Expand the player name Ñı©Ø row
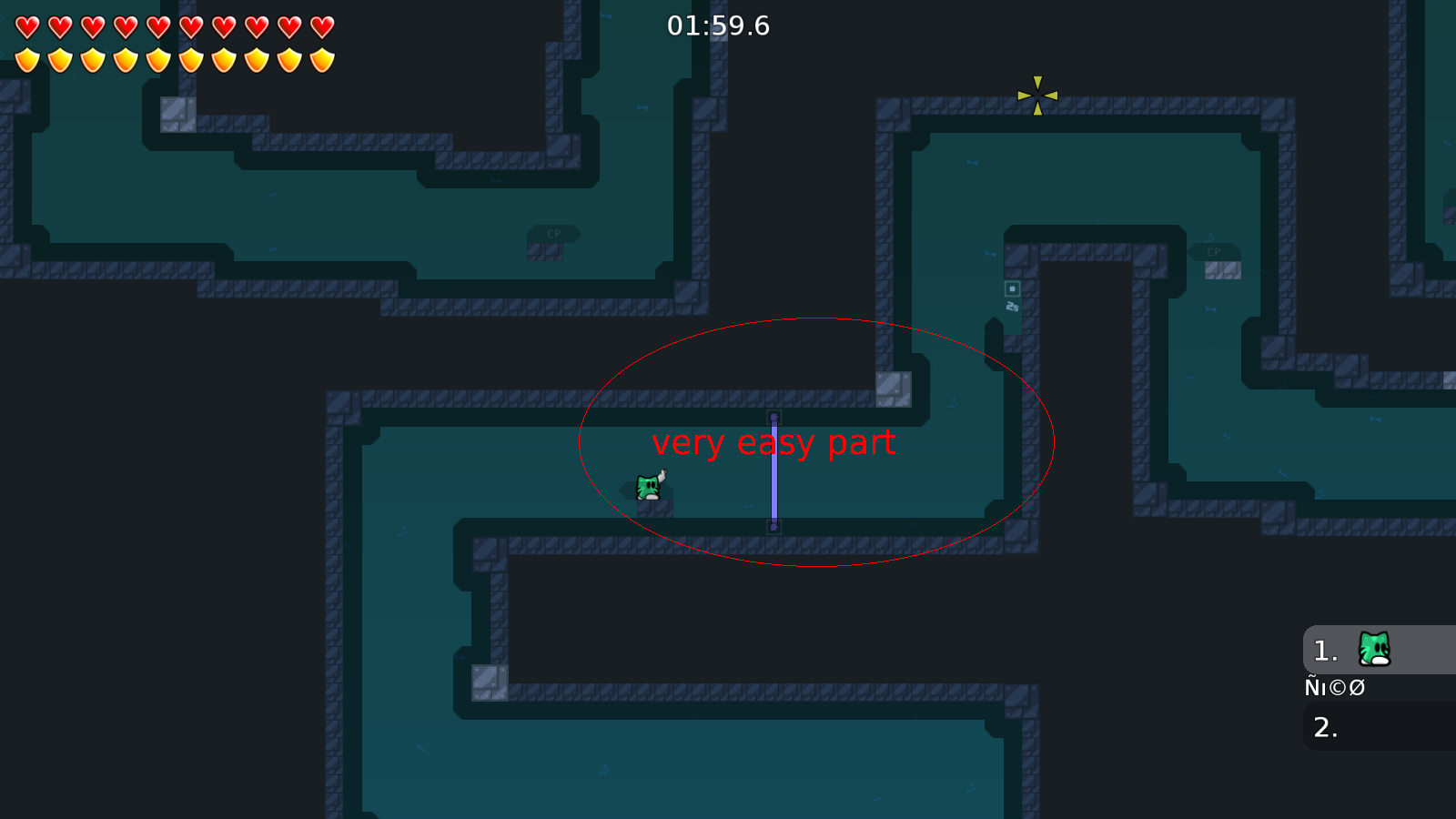The image size is (1456, 819). 1335,687
